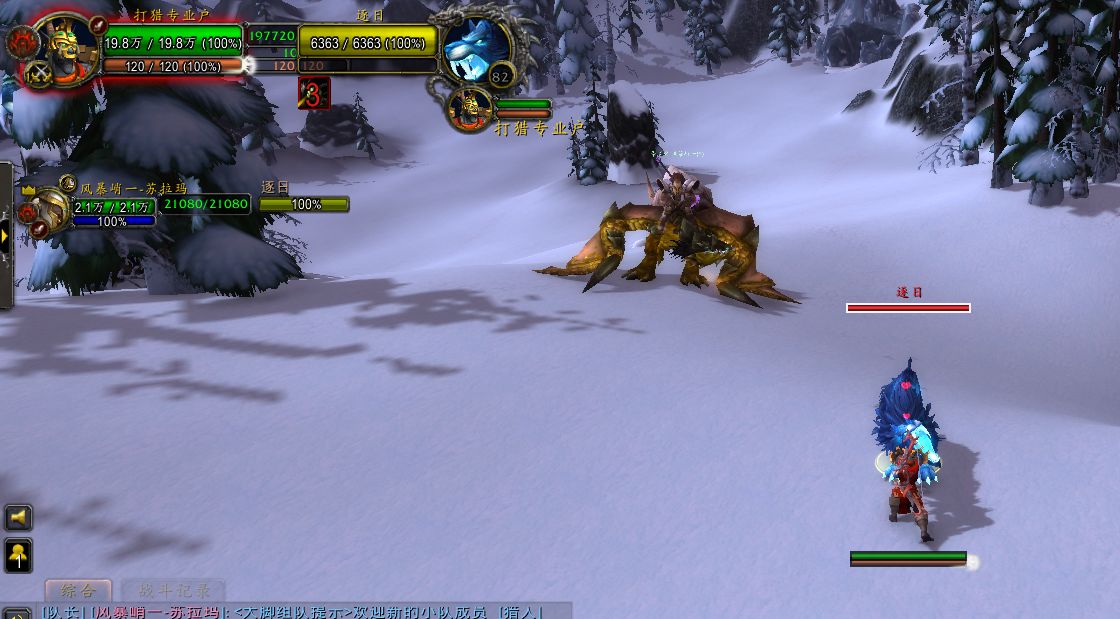Screen dimensions: 1120x619
Task: Switch to the 战斗记录 combat log tab
Action: pos(172,590)
